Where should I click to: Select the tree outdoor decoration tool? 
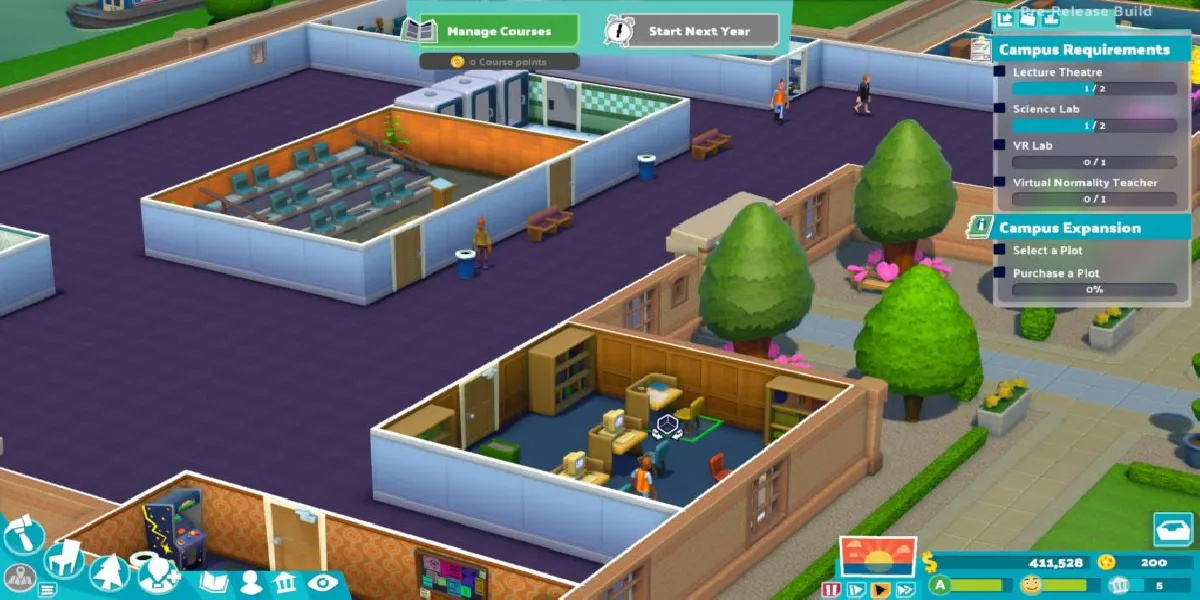(108, 572)
